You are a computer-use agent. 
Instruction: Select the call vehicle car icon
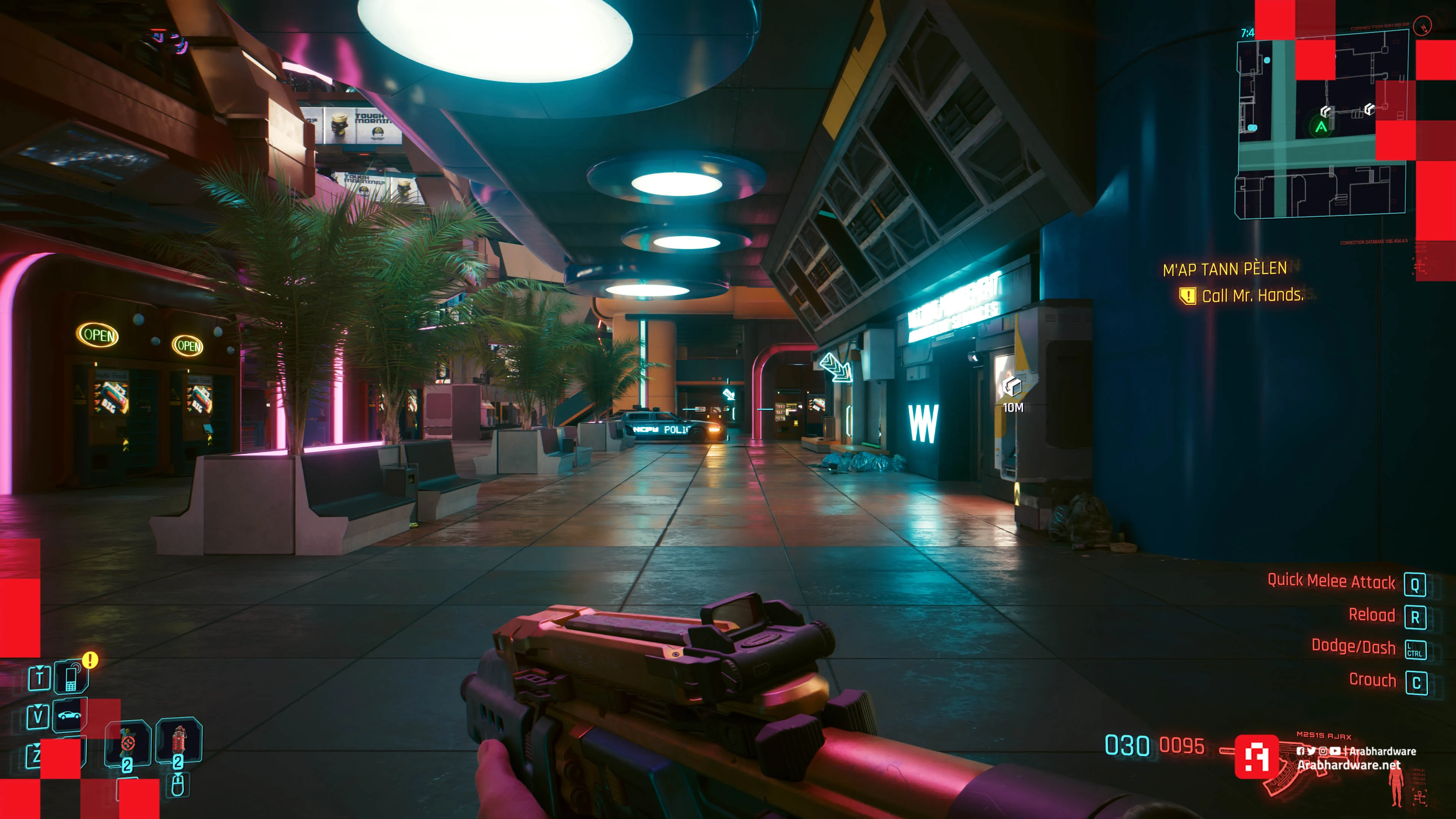point(69,715)
